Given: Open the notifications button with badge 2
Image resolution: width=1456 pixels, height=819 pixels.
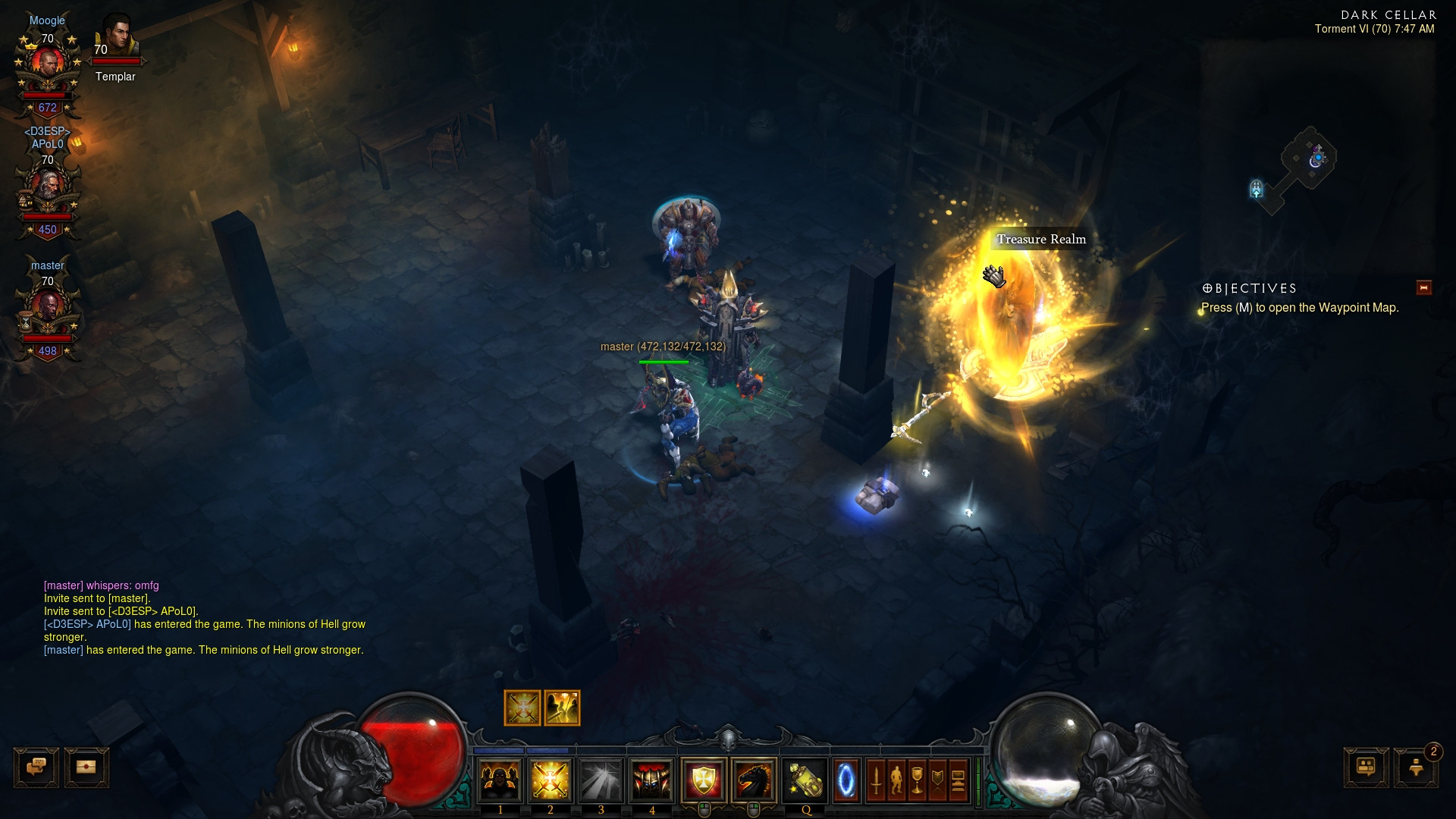Looking at the screenshot, I should pos(1416,767).
